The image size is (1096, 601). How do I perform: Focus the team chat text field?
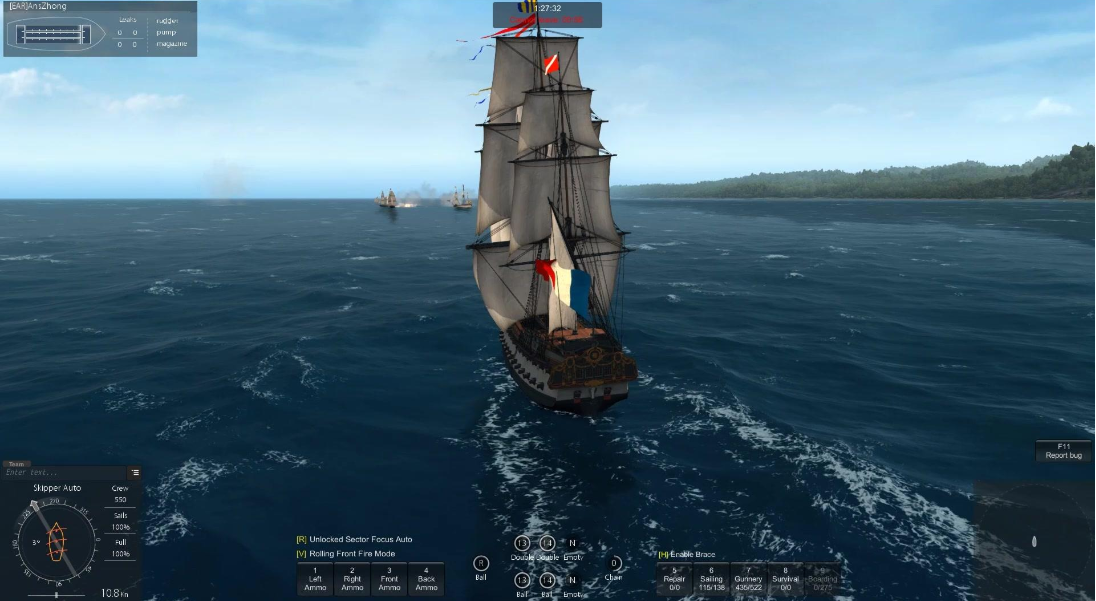point(65,473)
